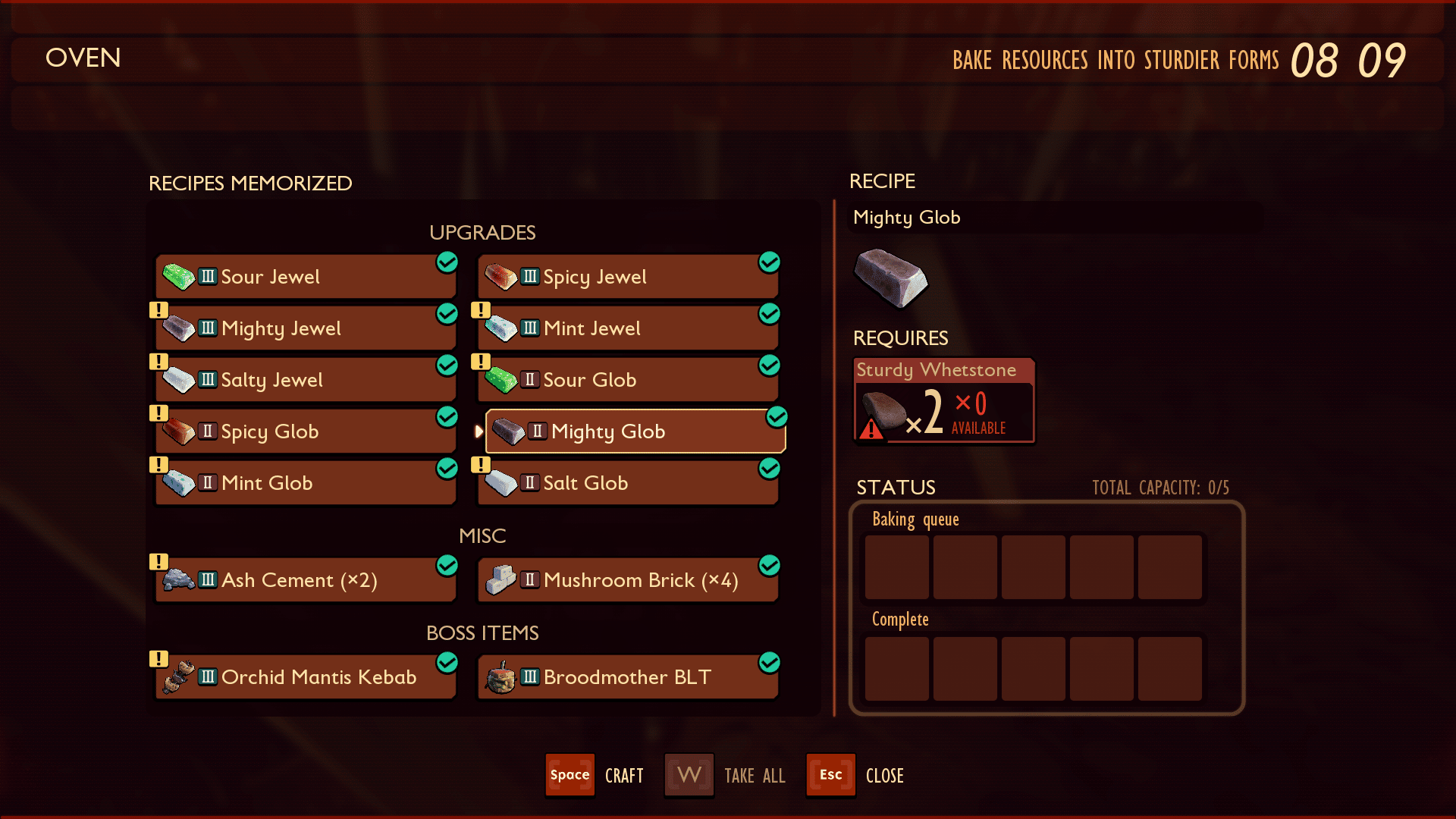Image resolution: width=1456 pixels, height=819 pixels.
Task: Pick the Mushroom Brick recipe
Action: point(628,580)
